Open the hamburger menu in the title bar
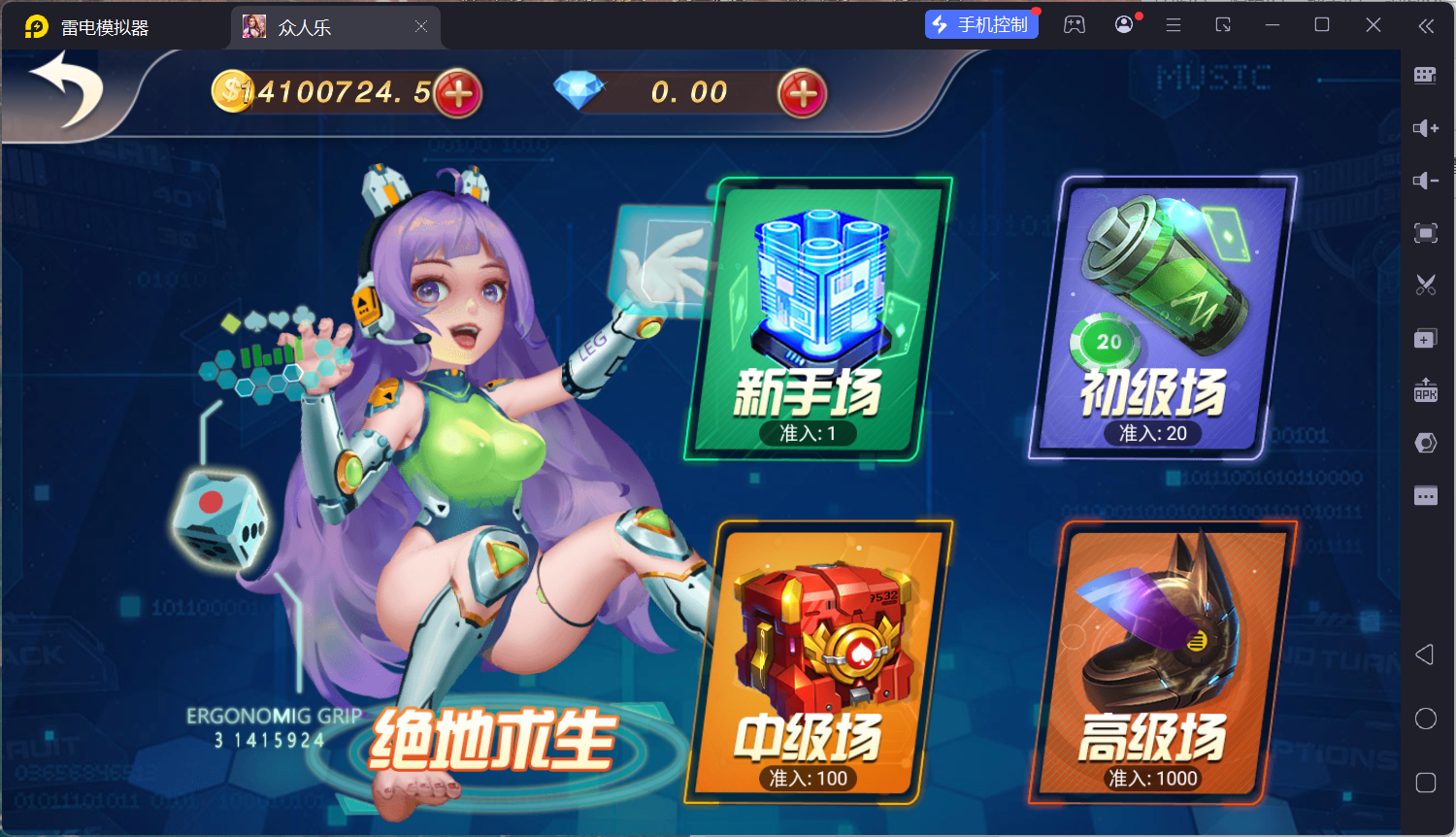This screenshot has height=837, width=1456. (x=1174, y=25)
